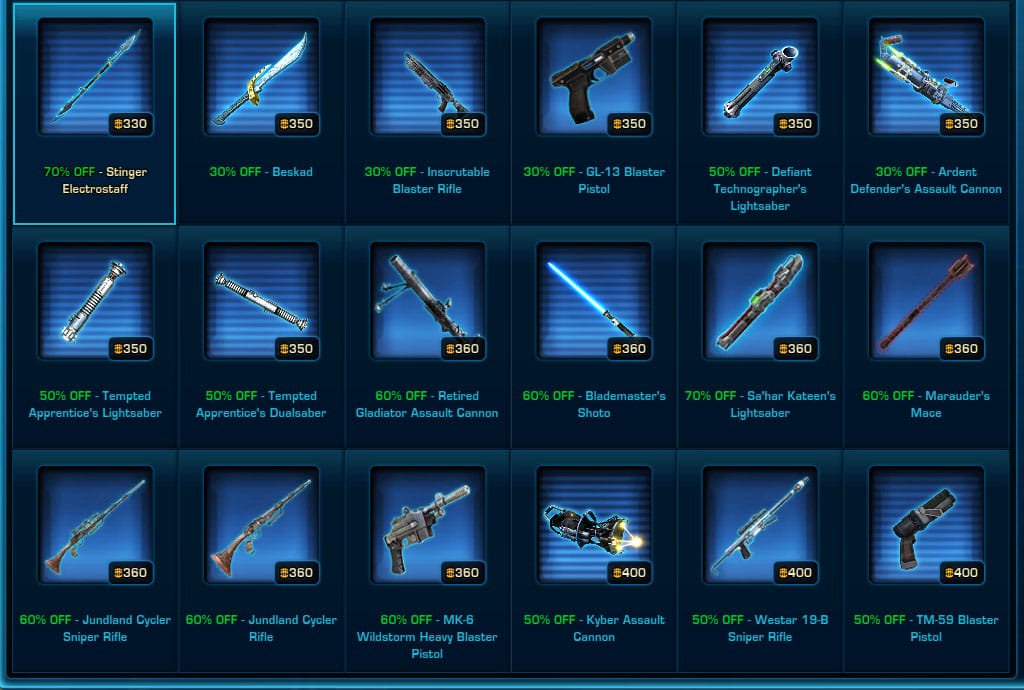
Task: Select Defiant Technographer's Lightsaber
Action: pos(759,78)
